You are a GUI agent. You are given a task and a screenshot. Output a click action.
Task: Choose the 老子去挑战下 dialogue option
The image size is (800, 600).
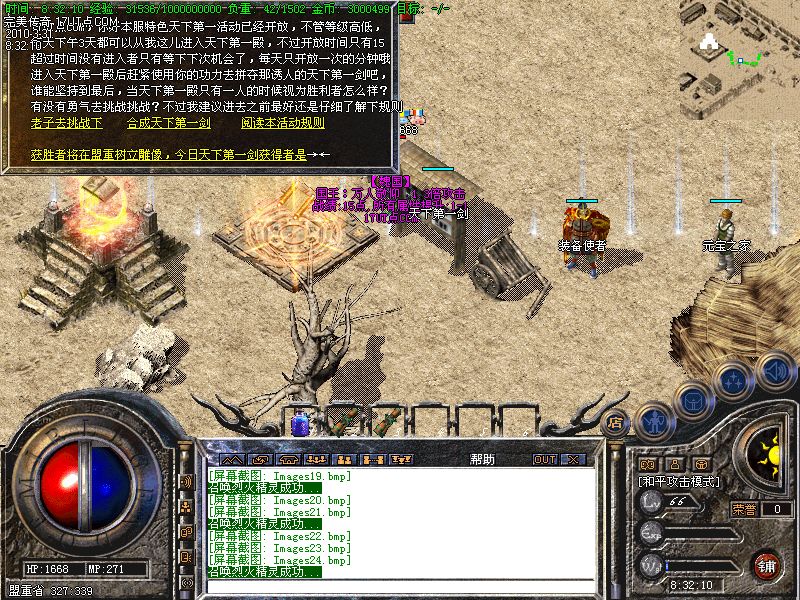[66, 123]
